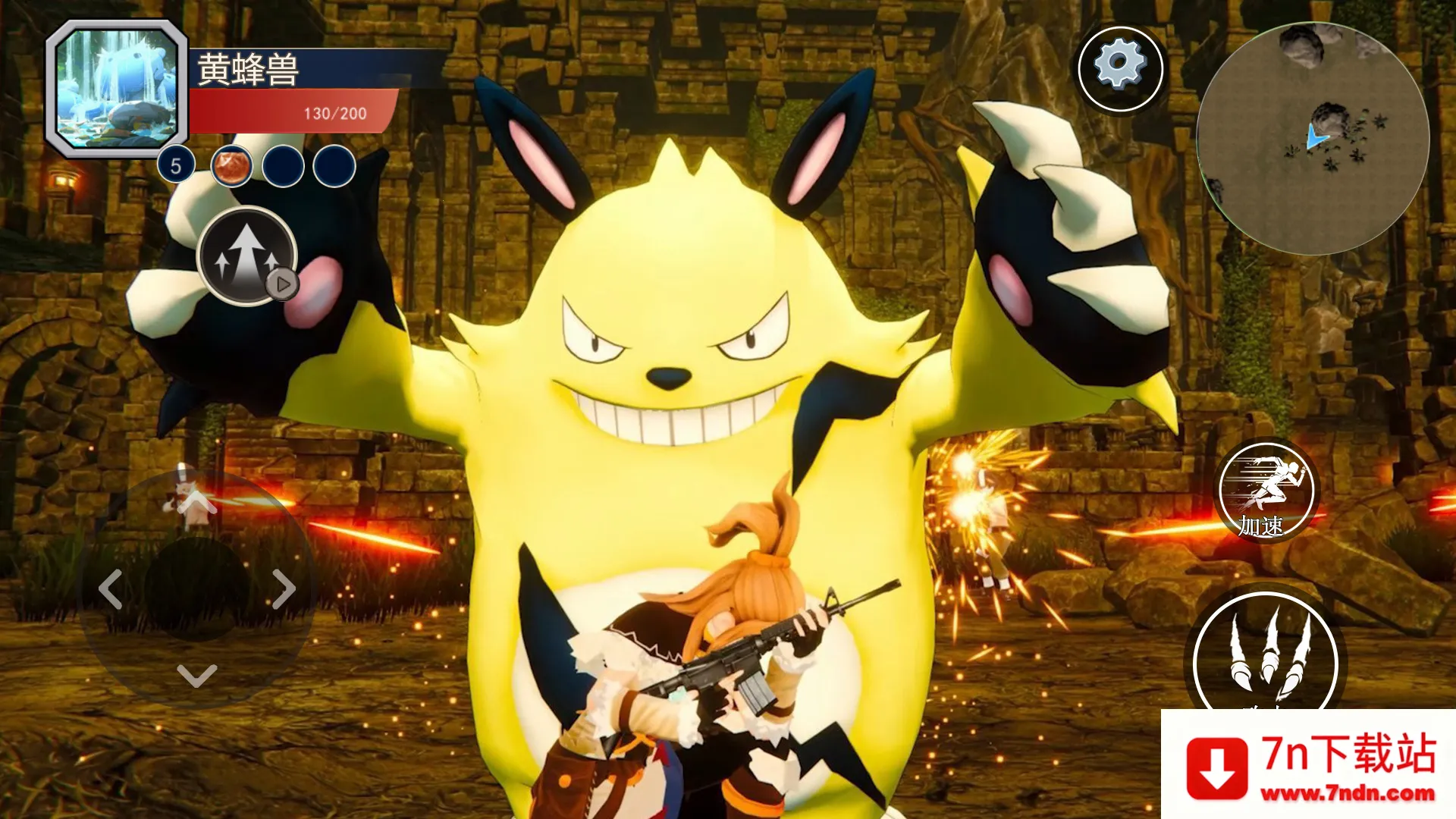Select the 黄蜂兽 character portrait

117,88
